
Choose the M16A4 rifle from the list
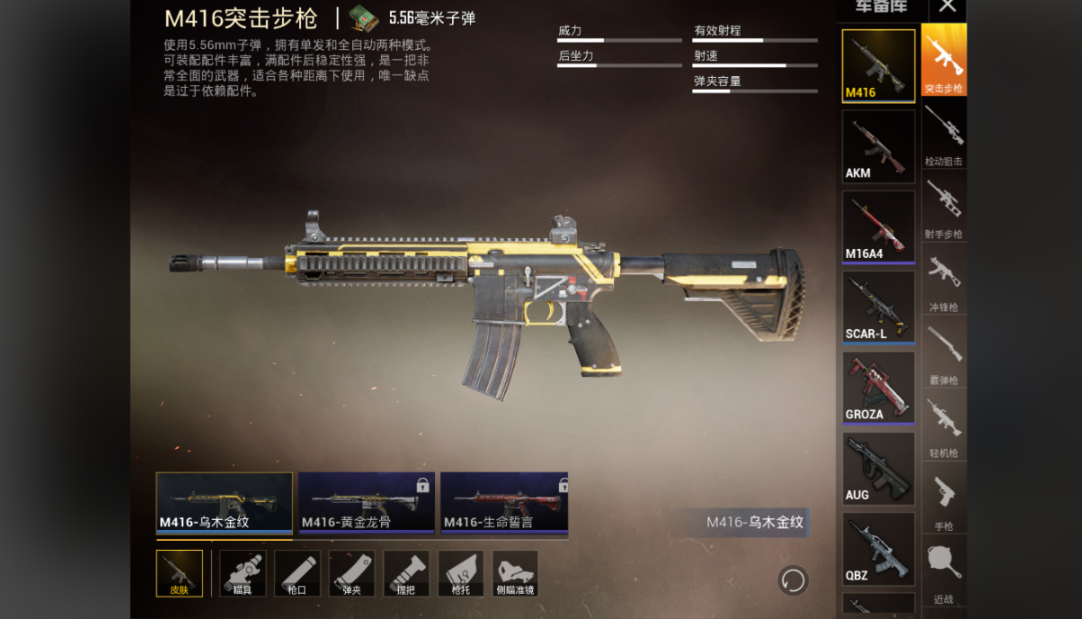pos(878,226)
